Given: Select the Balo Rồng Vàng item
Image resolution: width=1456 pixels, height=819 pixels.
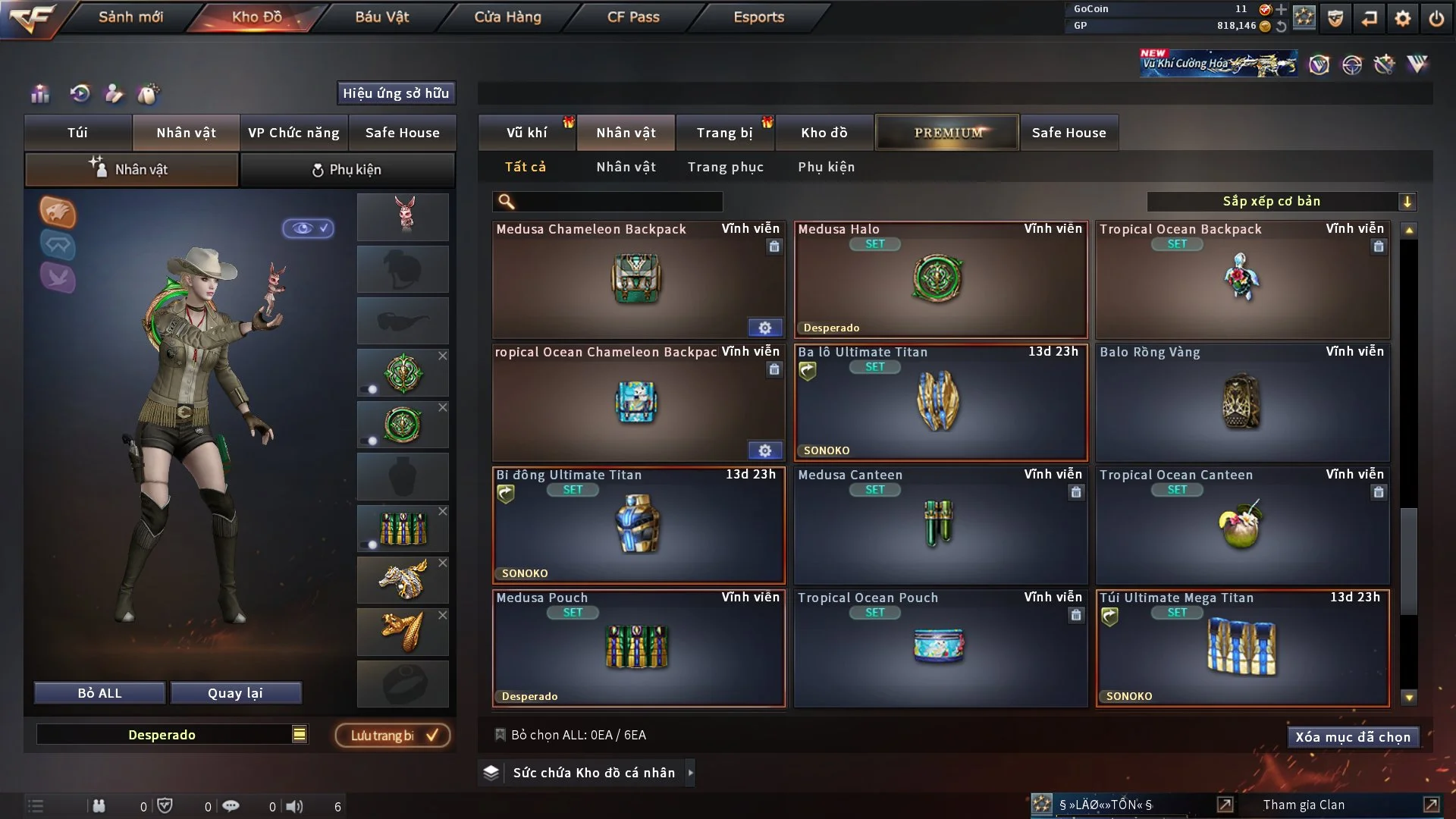Looking at the screenshot, I should click(1241, 403).
